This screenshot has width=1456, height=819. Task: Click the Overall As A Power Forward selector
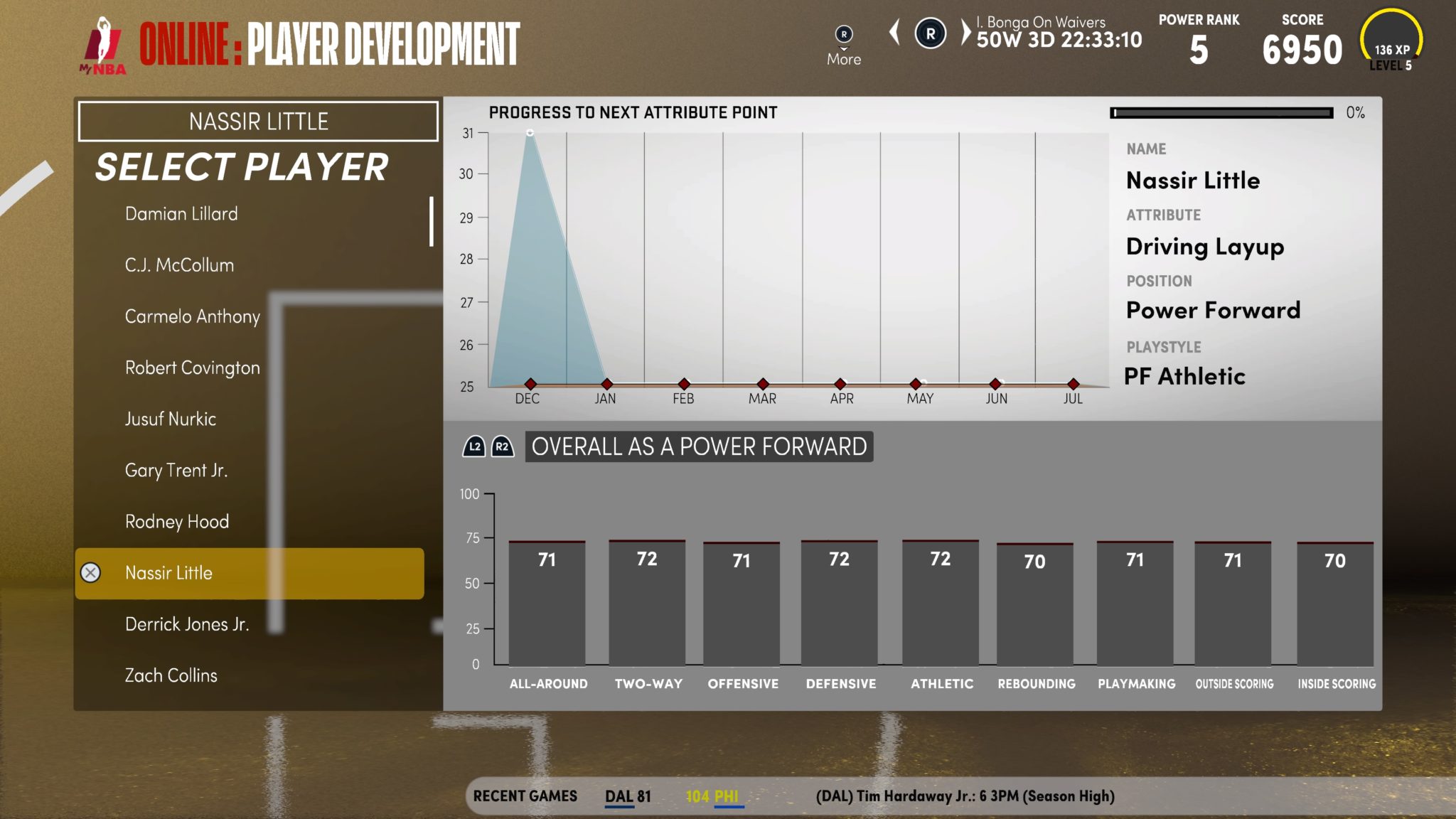tap(698, 446)
